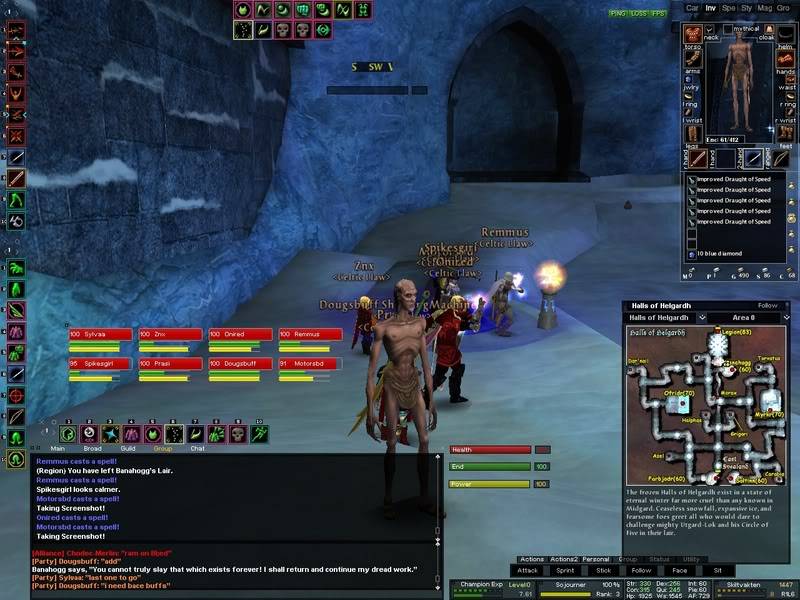Viewport: 800px width, 600px height.
Task: Open the Broad chat tab
Action: (92, 449)
